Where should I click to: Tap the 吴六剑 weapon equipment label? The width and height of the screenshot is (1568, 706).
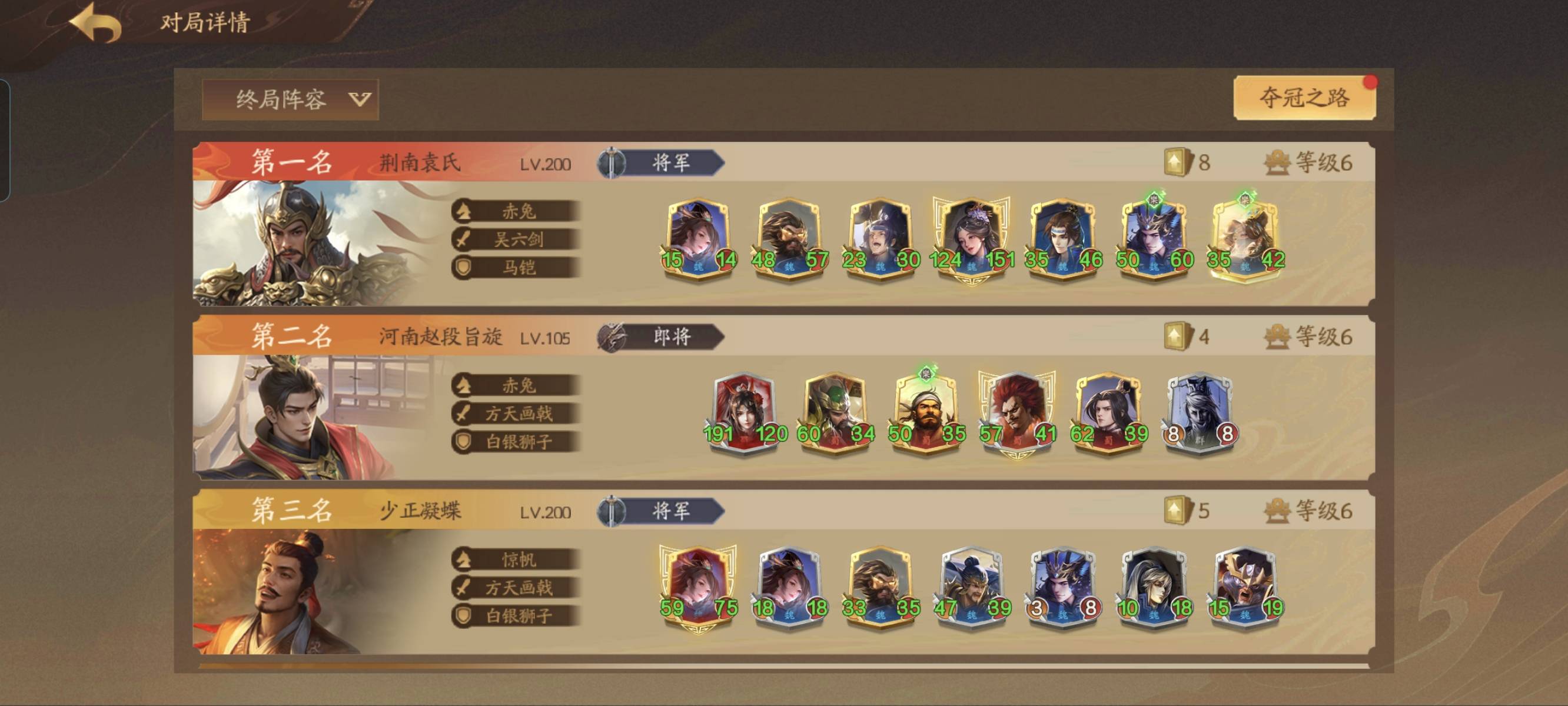tap(516, 239)
